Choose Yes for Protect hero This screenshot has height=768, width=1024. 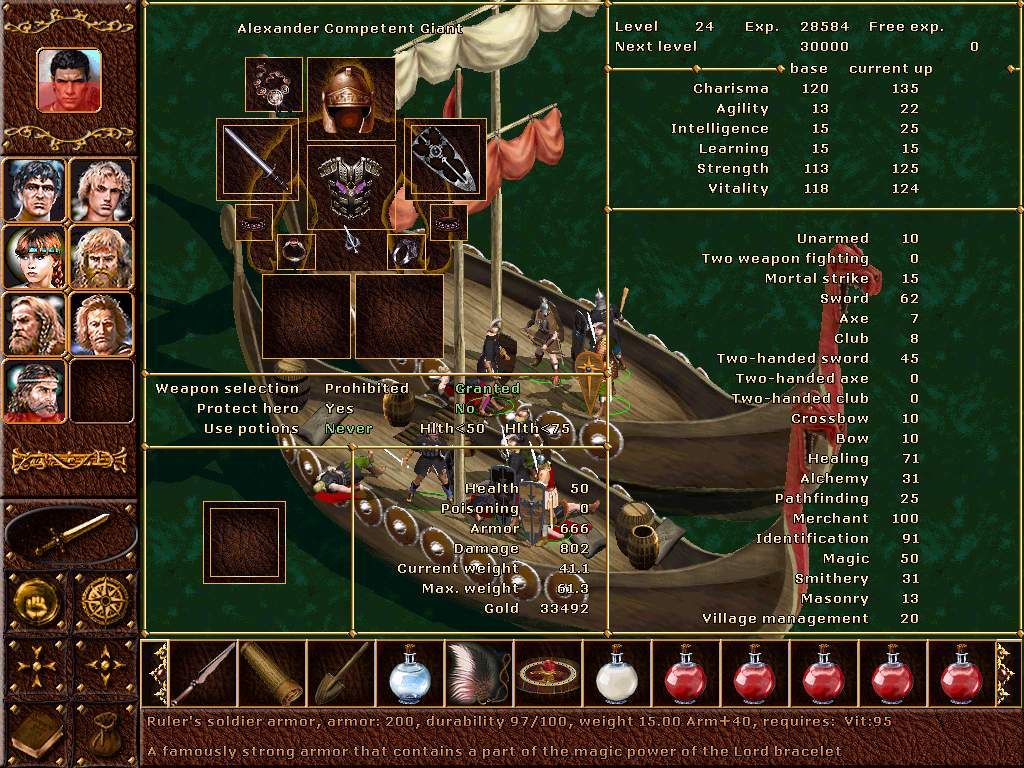(339, 408)
